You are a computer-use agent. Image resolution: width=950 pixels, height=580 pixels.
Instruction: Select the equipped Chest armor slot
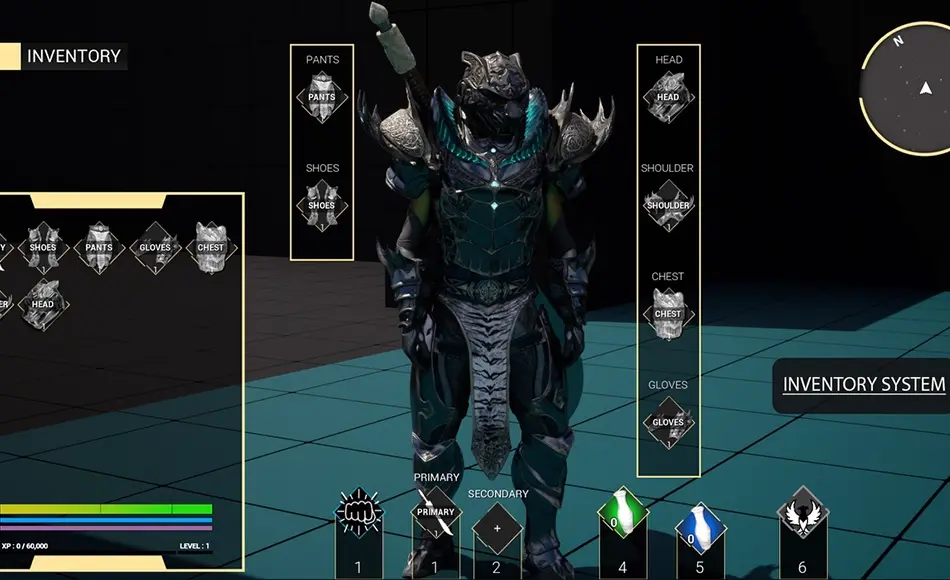[x=668, y=314]
